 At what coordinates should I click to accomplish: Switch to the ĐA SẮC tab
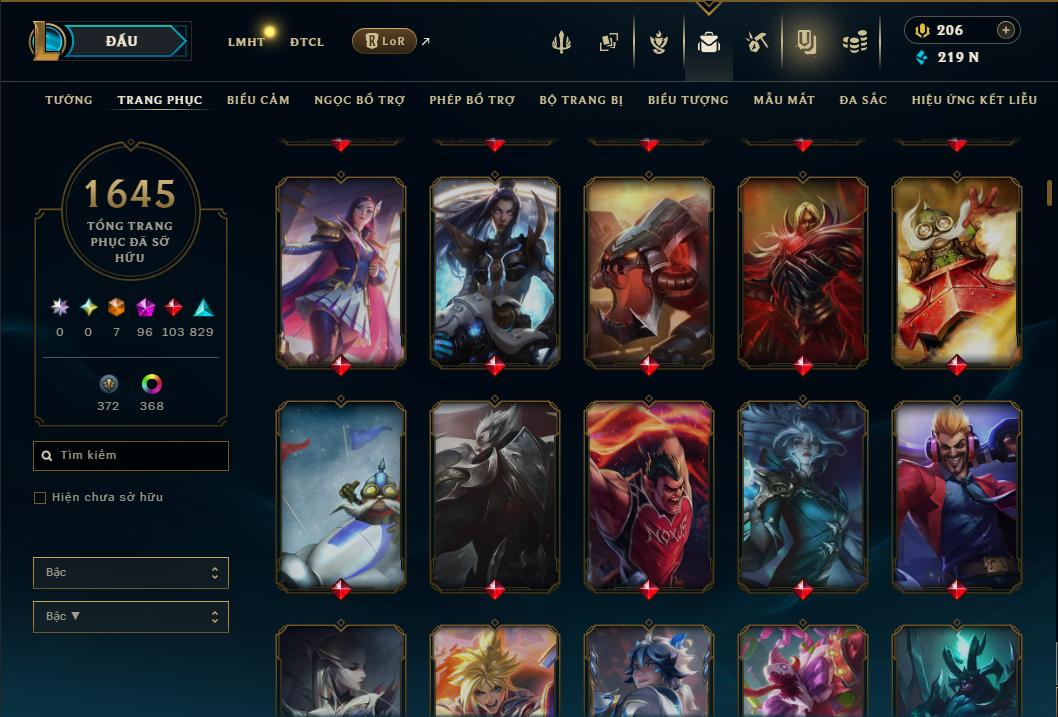[863, 100]
